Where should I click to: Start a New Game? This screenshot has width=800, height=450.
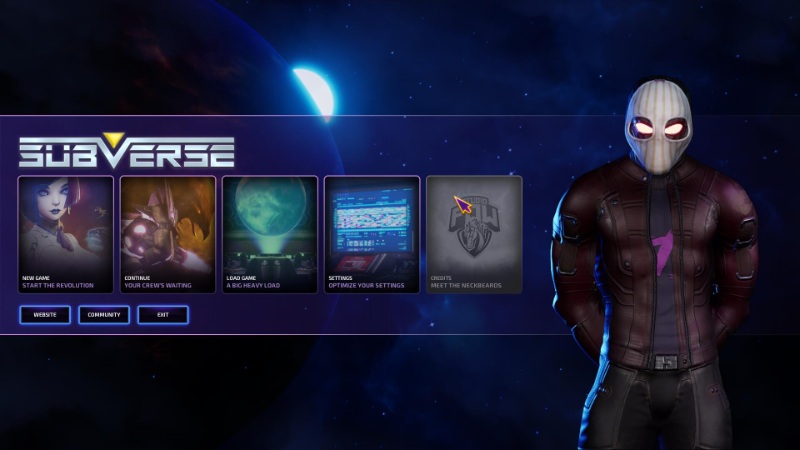65,234
